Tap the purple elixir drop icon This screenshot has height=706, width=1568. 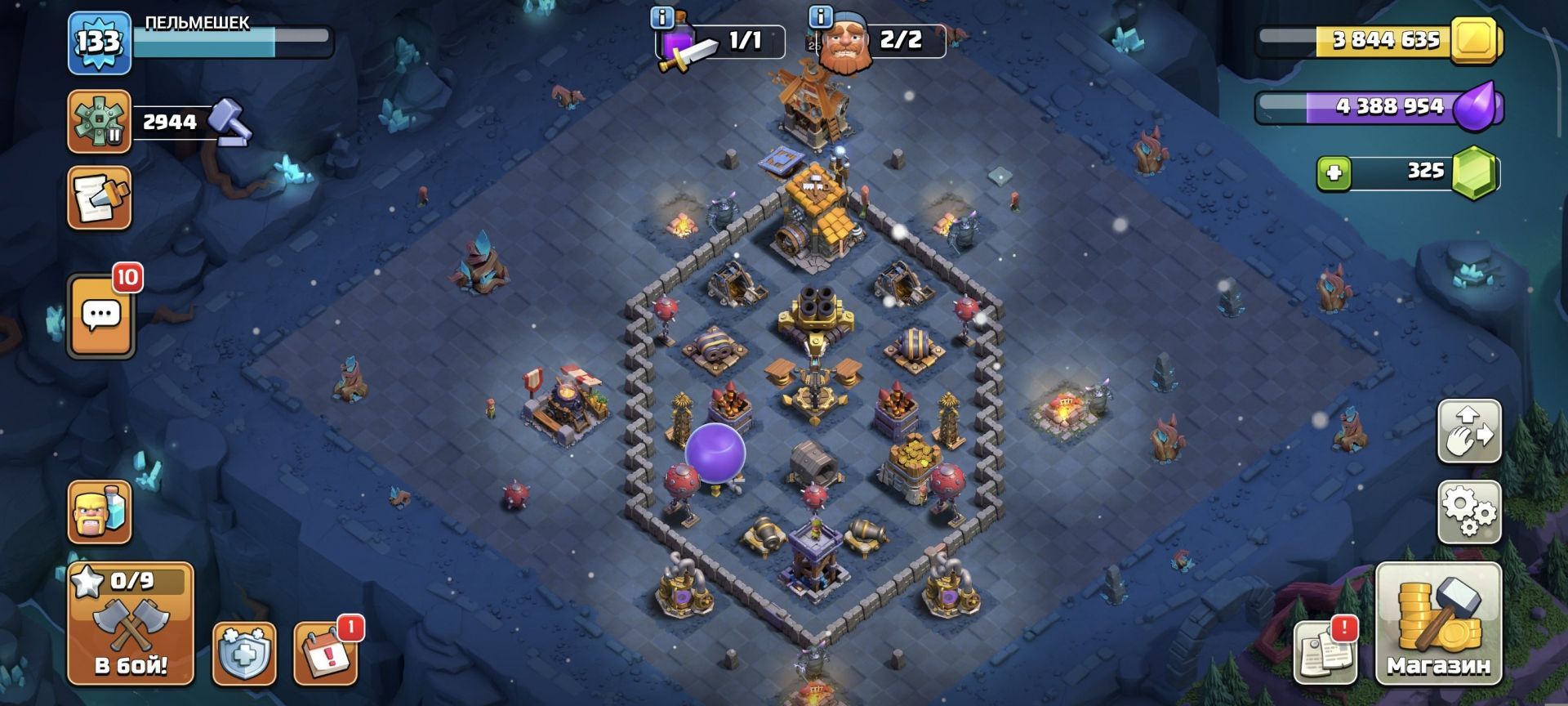coord(1478,106)
